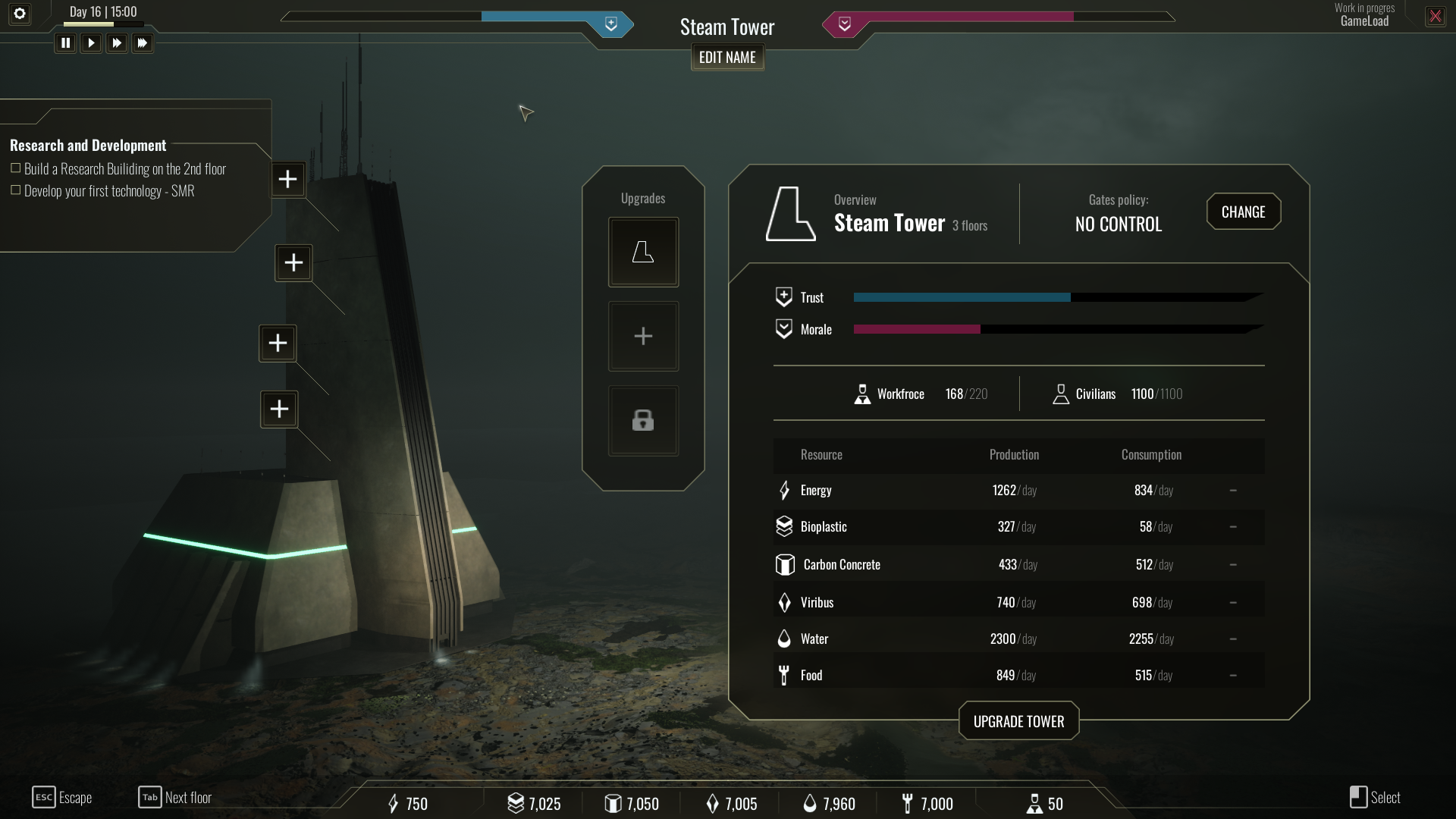Select the Civilians icon showing 1100/1100
This screenshot has width=1456, height=819.
1060,394
